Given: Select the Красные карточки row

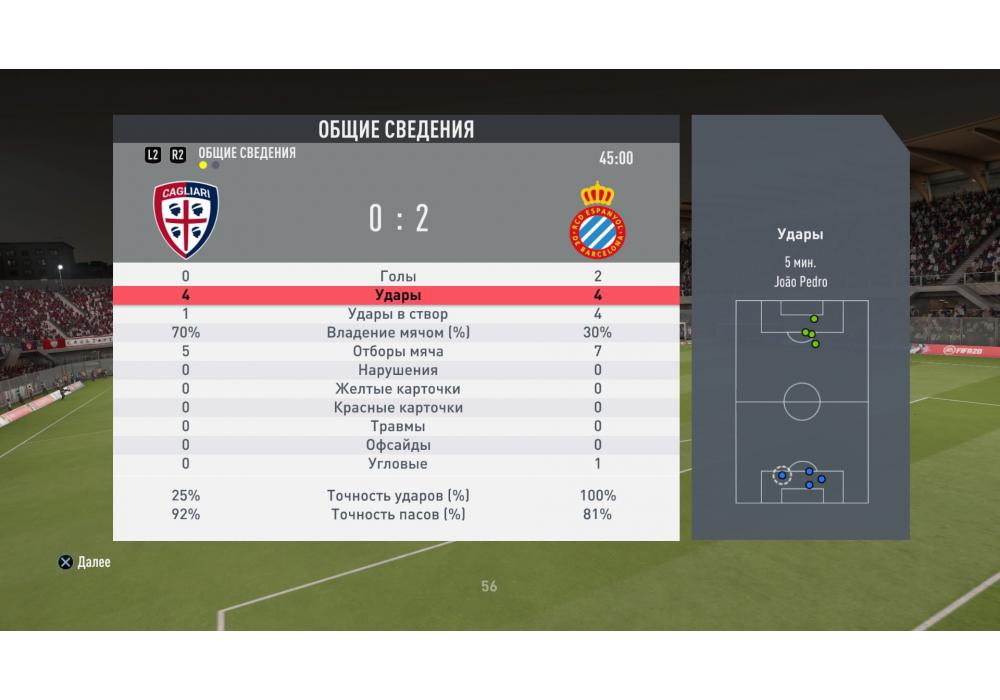Looking at the screenshot, I should (398, 408).
